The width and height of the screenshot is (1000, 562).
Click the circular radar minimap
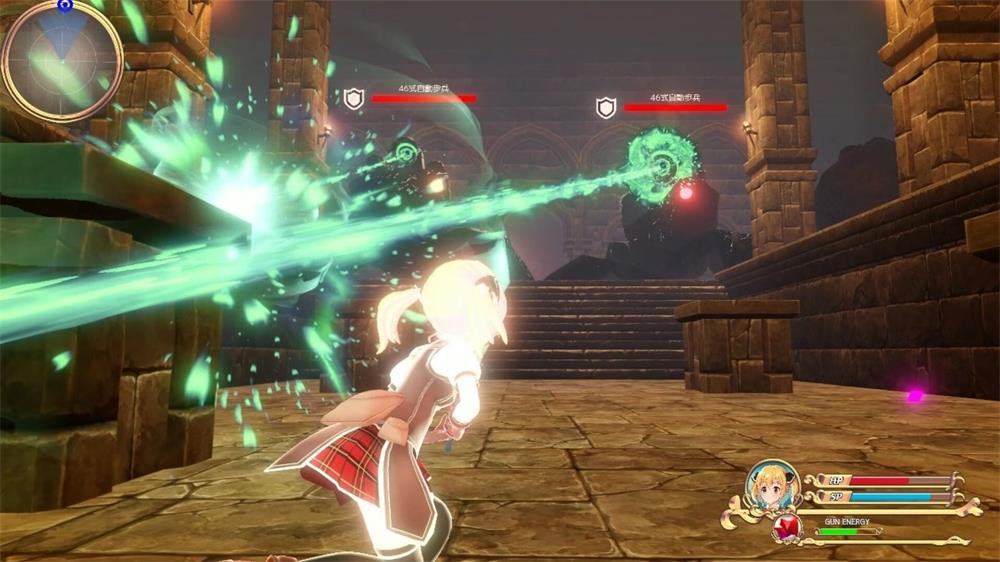pyautogui.click(x=62, y=60)
